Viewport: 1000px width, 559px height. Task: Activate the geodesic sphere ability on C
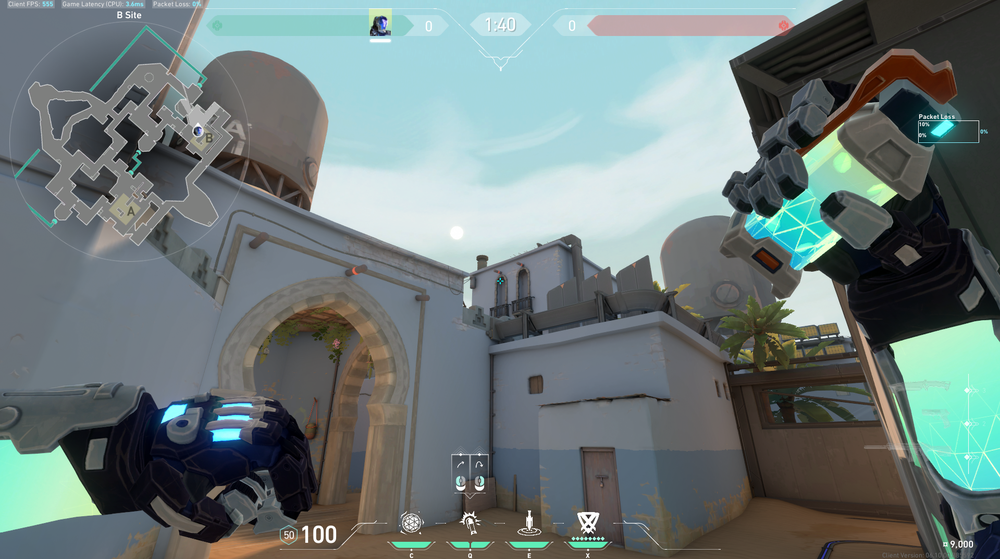pos(411,522)
